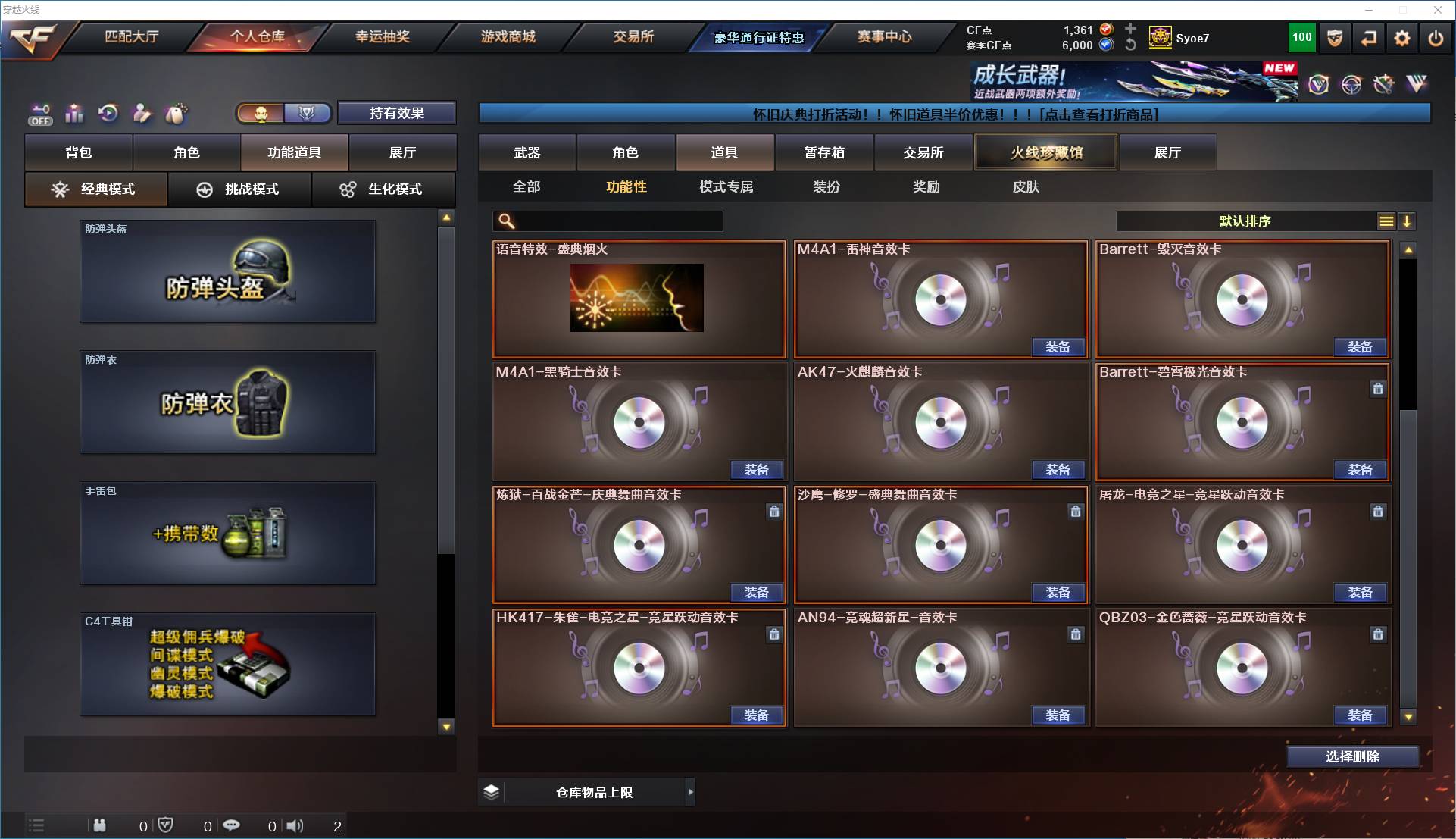
Task: Click the CF shield security icon in top right
Action: point(1333,37)
